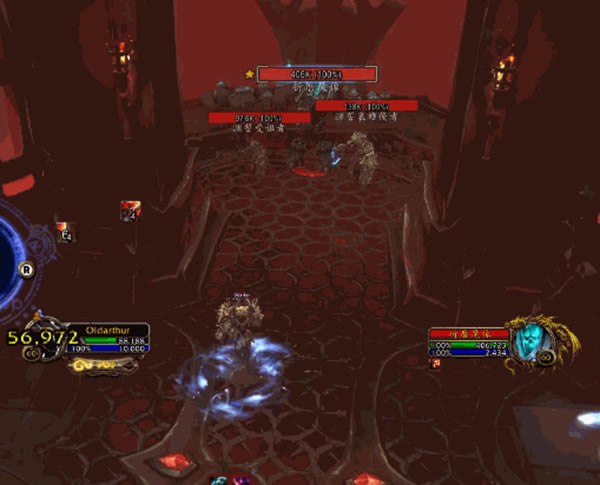Select the red target name bar
This screenshot has height=485, width=600.
tap(469, 334)
